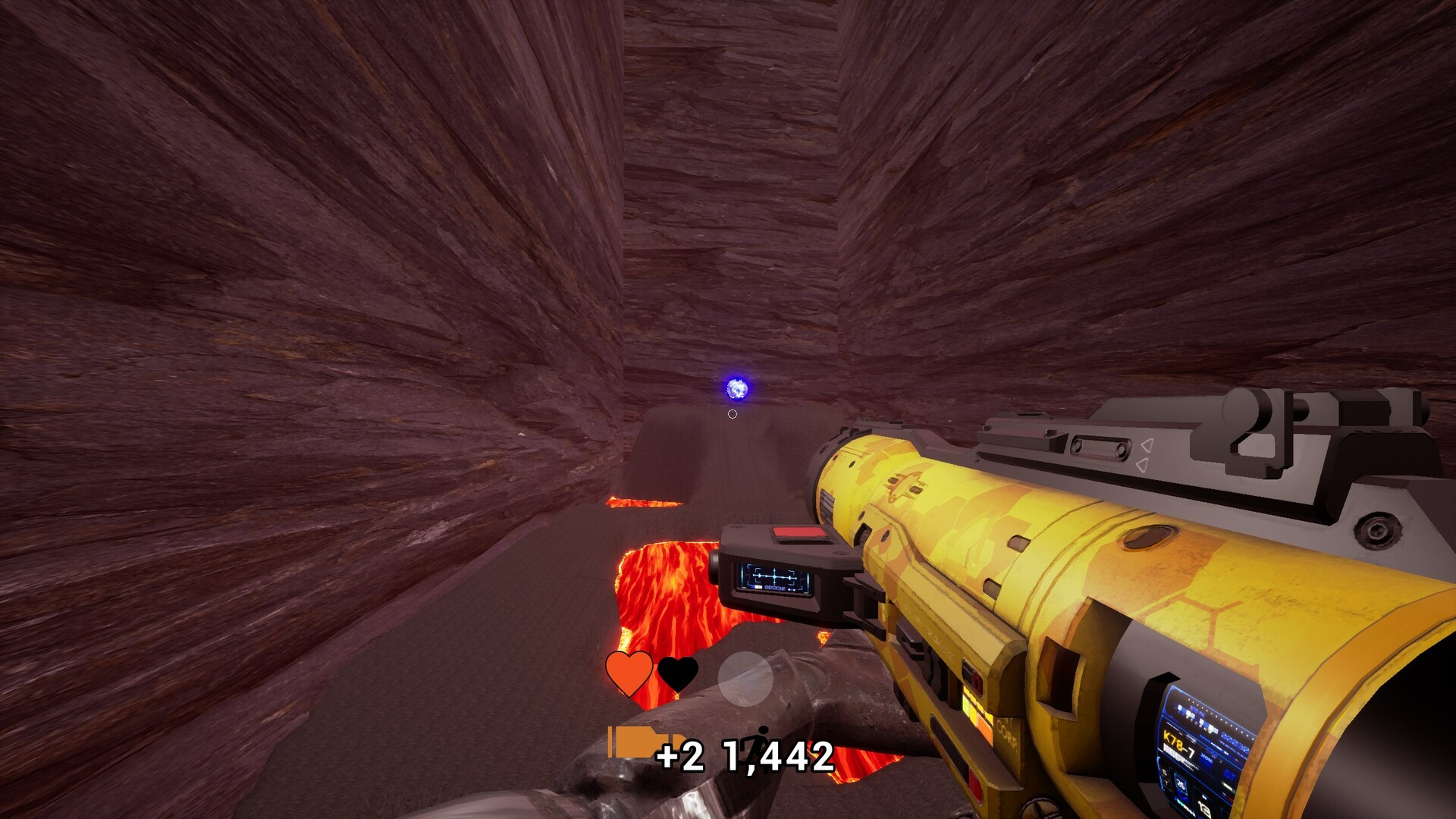Click the double-triangle marker on the launcher barrel

1145,453
